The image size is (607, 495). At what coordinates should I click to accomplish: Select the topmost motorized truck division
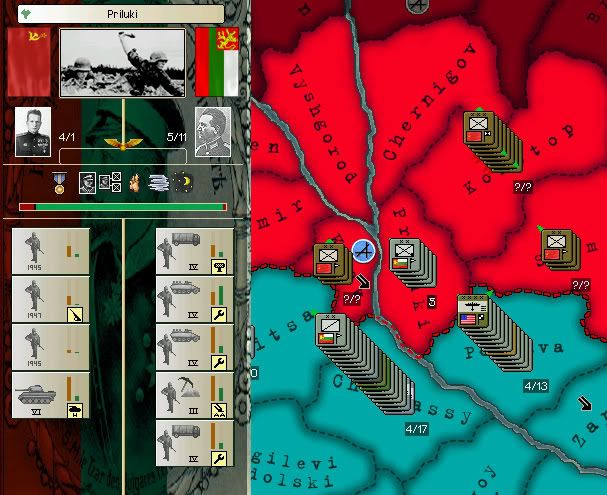194,251
